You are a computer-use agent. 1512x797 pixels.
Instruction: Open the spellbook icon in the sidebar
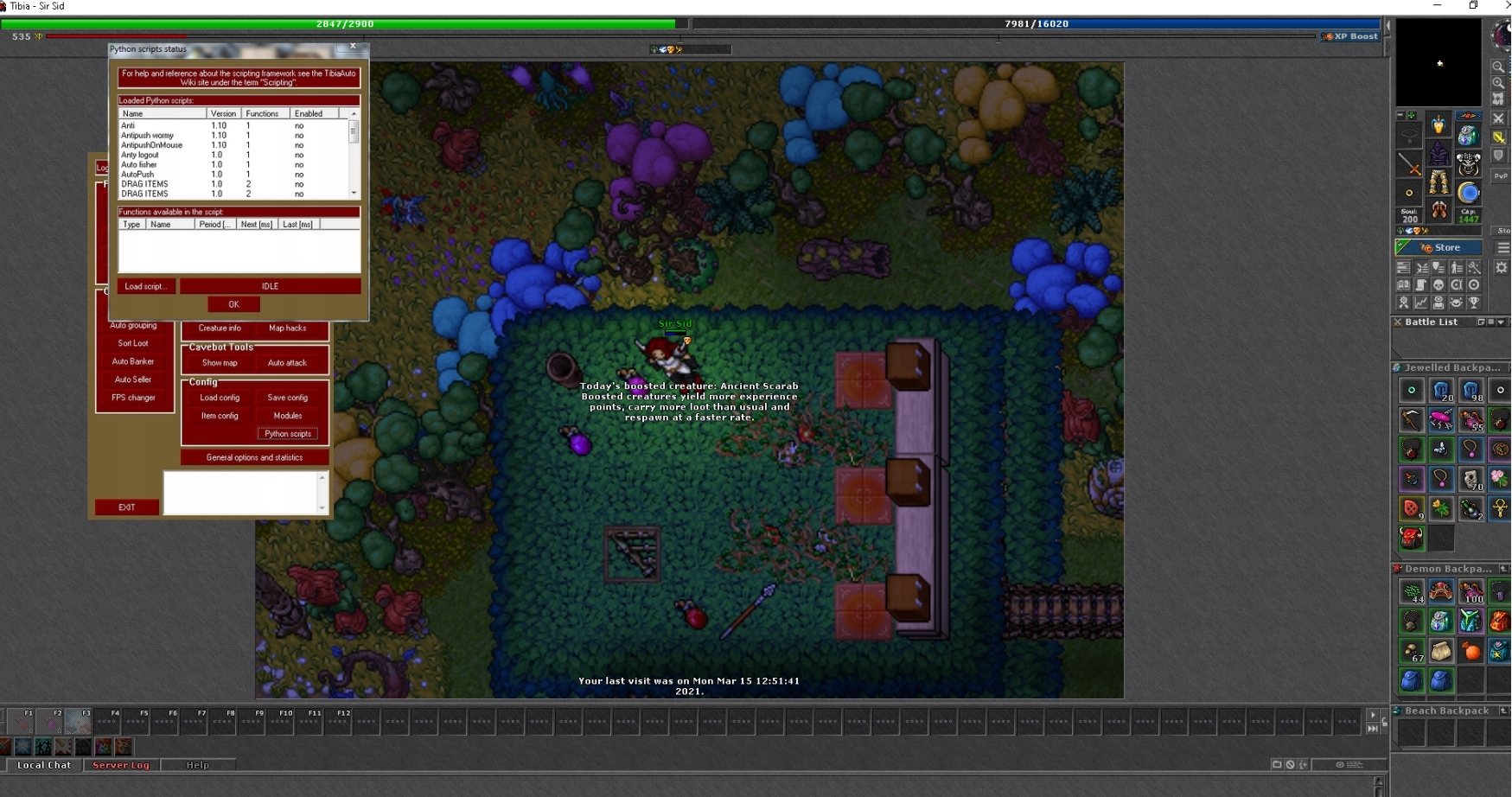tap(1404, 284)
